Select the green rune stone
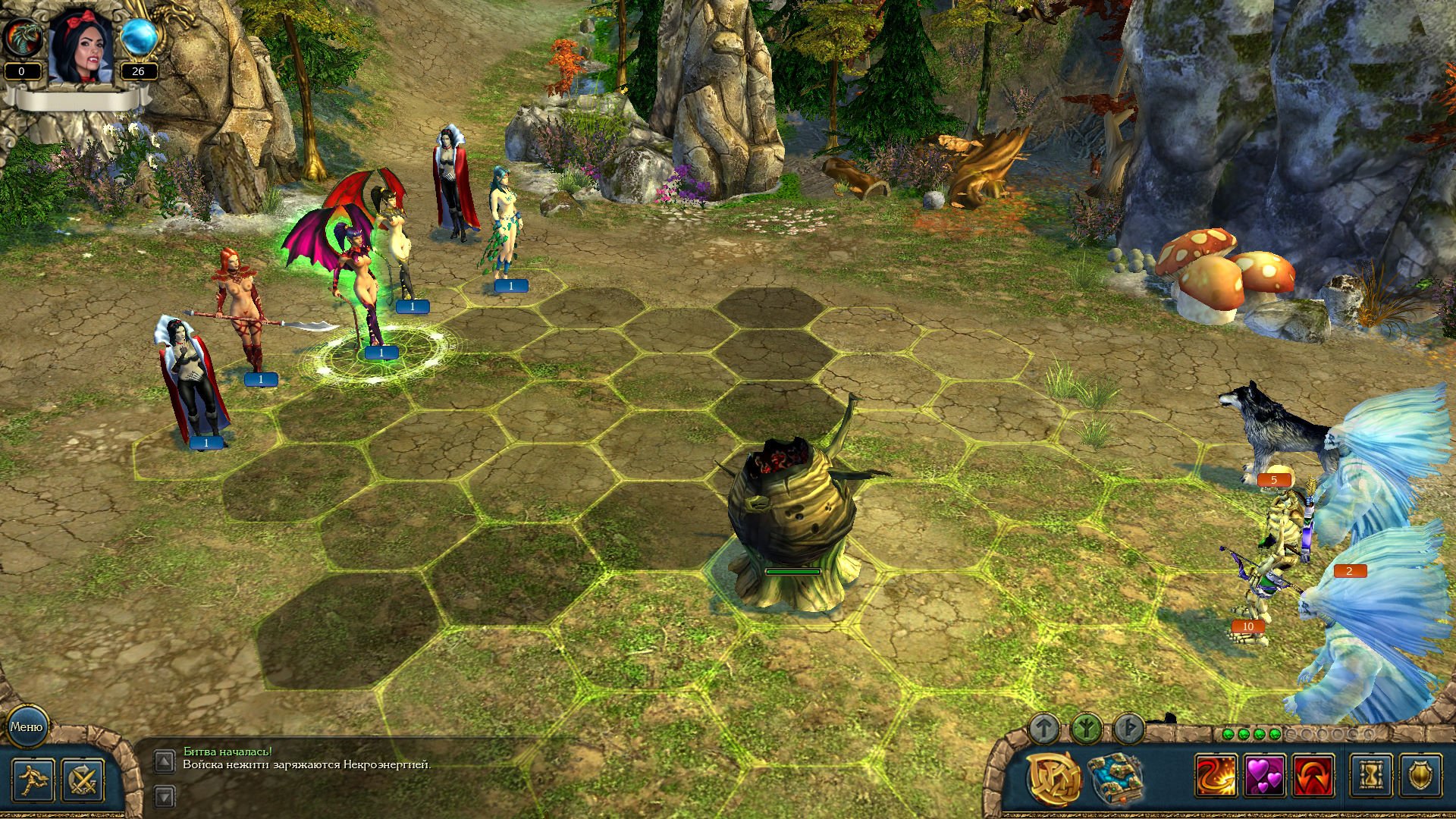 (1086, 730)
